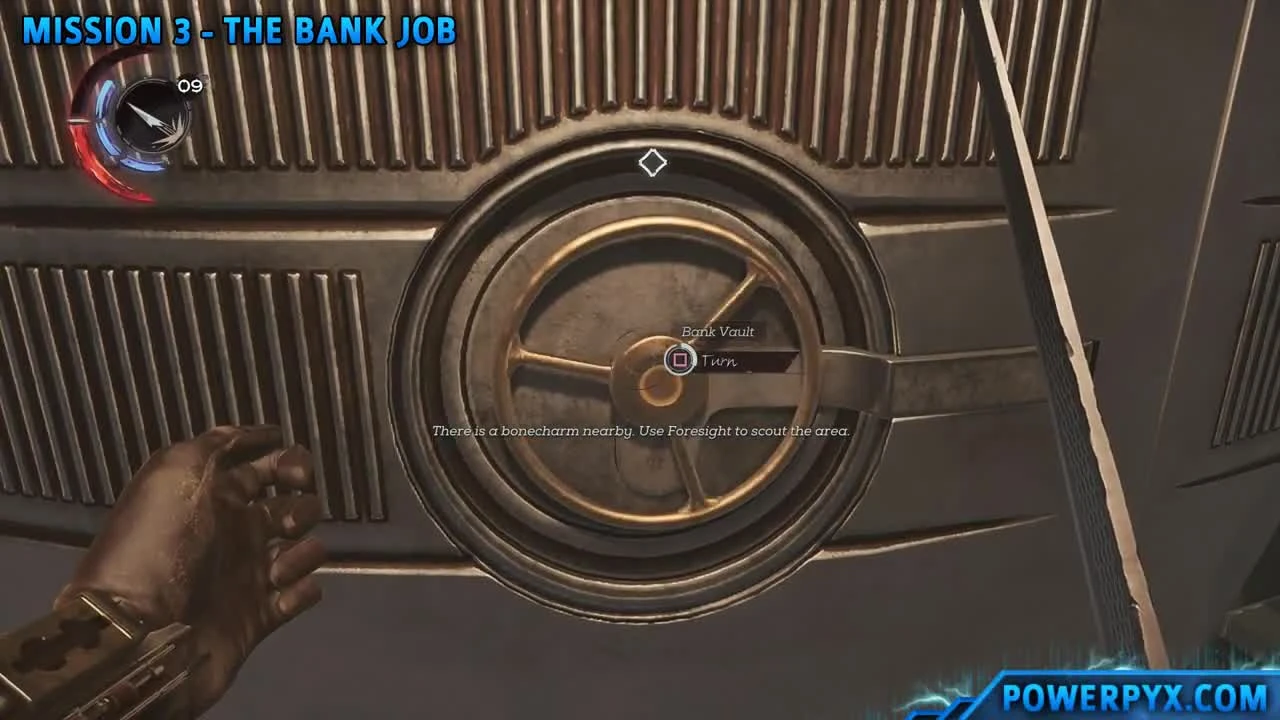Click the diamond crosshair reticle
This screenshot has height=720, width=1280.
coord(652,163)
